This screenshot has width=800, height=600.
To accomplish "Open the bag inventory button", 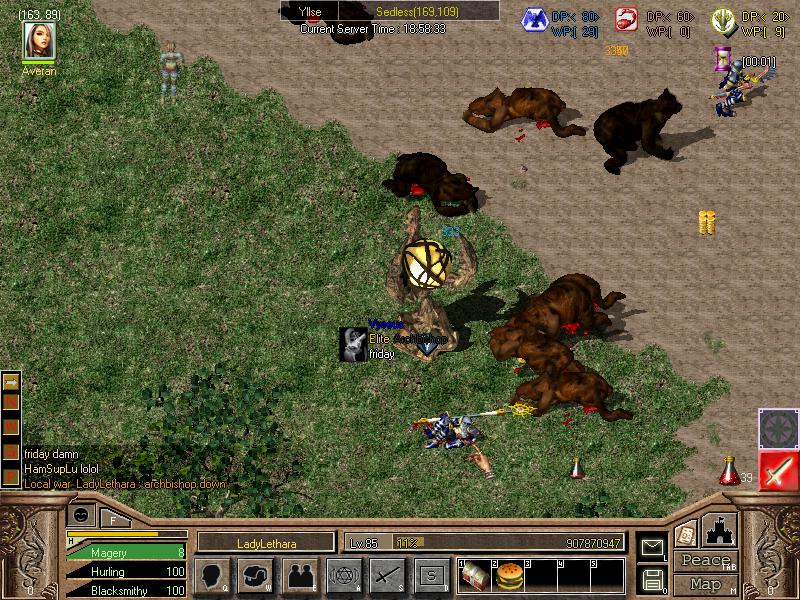I will pyautogui.click(x=256, y=576).
